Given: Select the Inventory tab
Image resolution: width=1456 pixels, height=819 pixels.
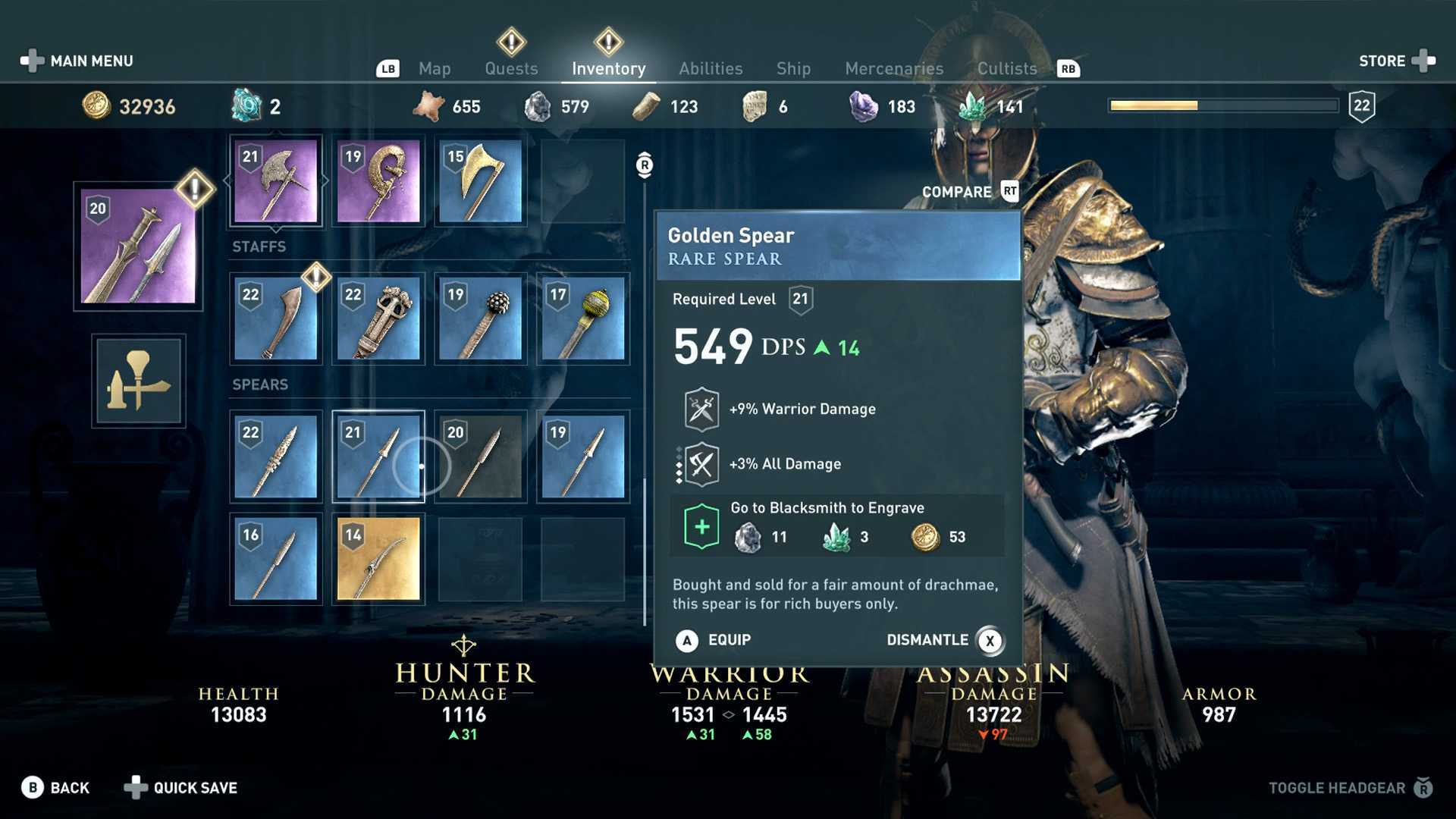Looking at the screenshot, I should point(608,68).
